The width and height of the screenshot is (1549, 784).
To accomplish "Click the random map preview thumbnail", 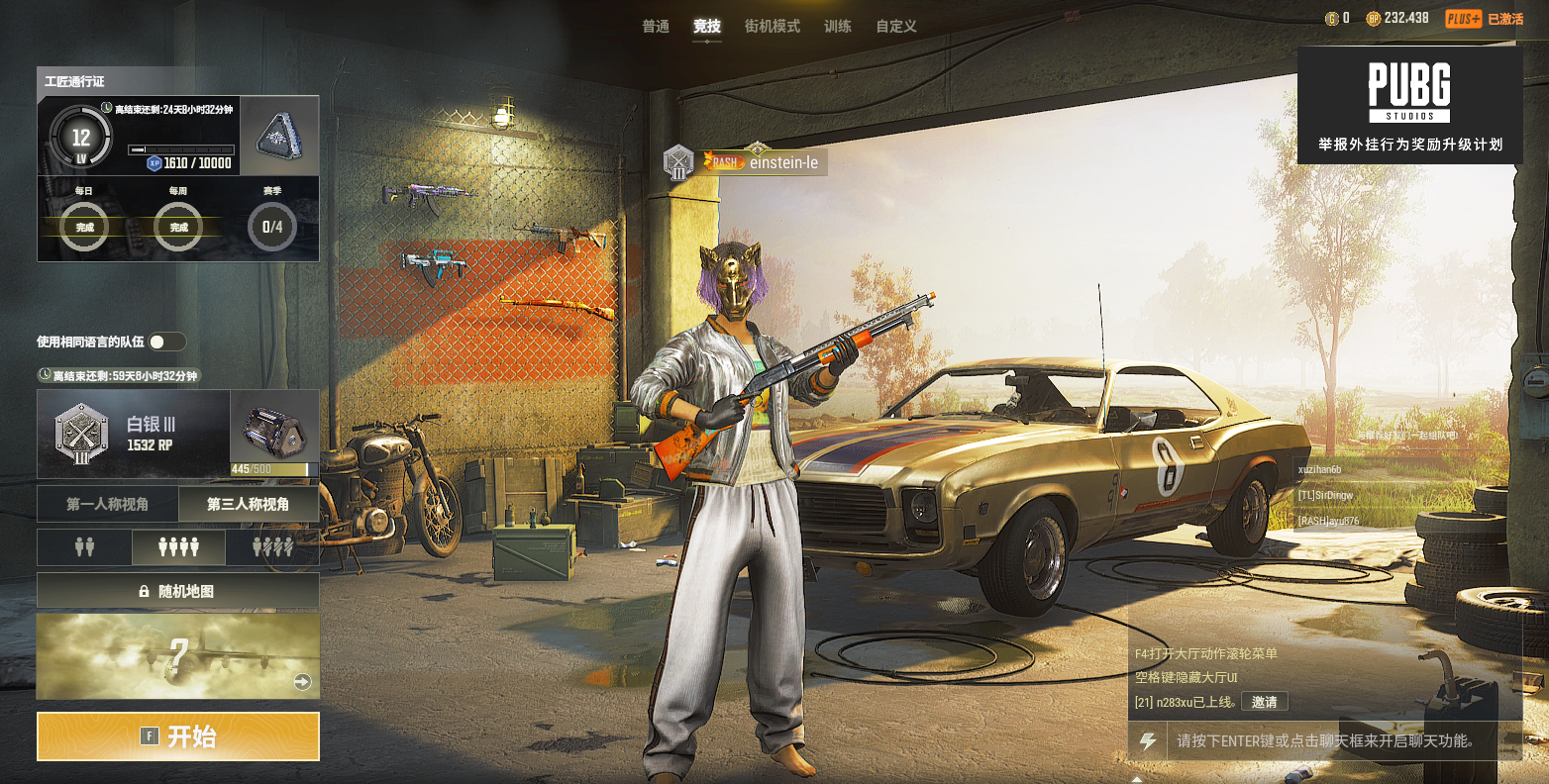I will click(x=178, y=656).
